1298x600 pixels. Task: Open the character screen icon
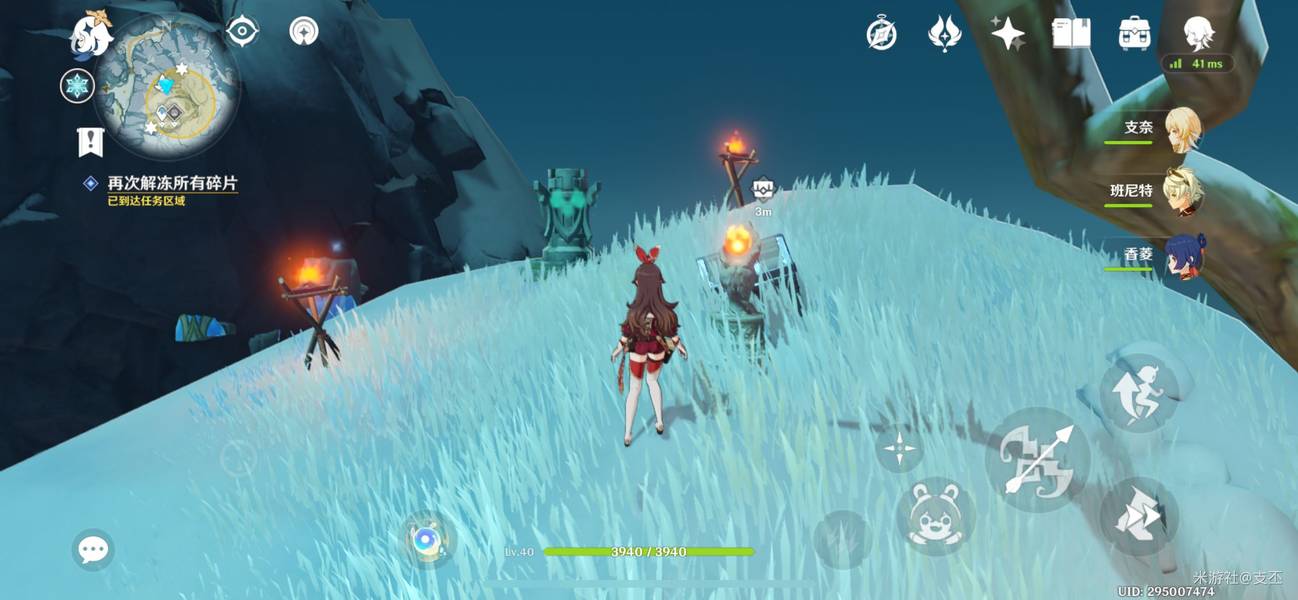1198,33
